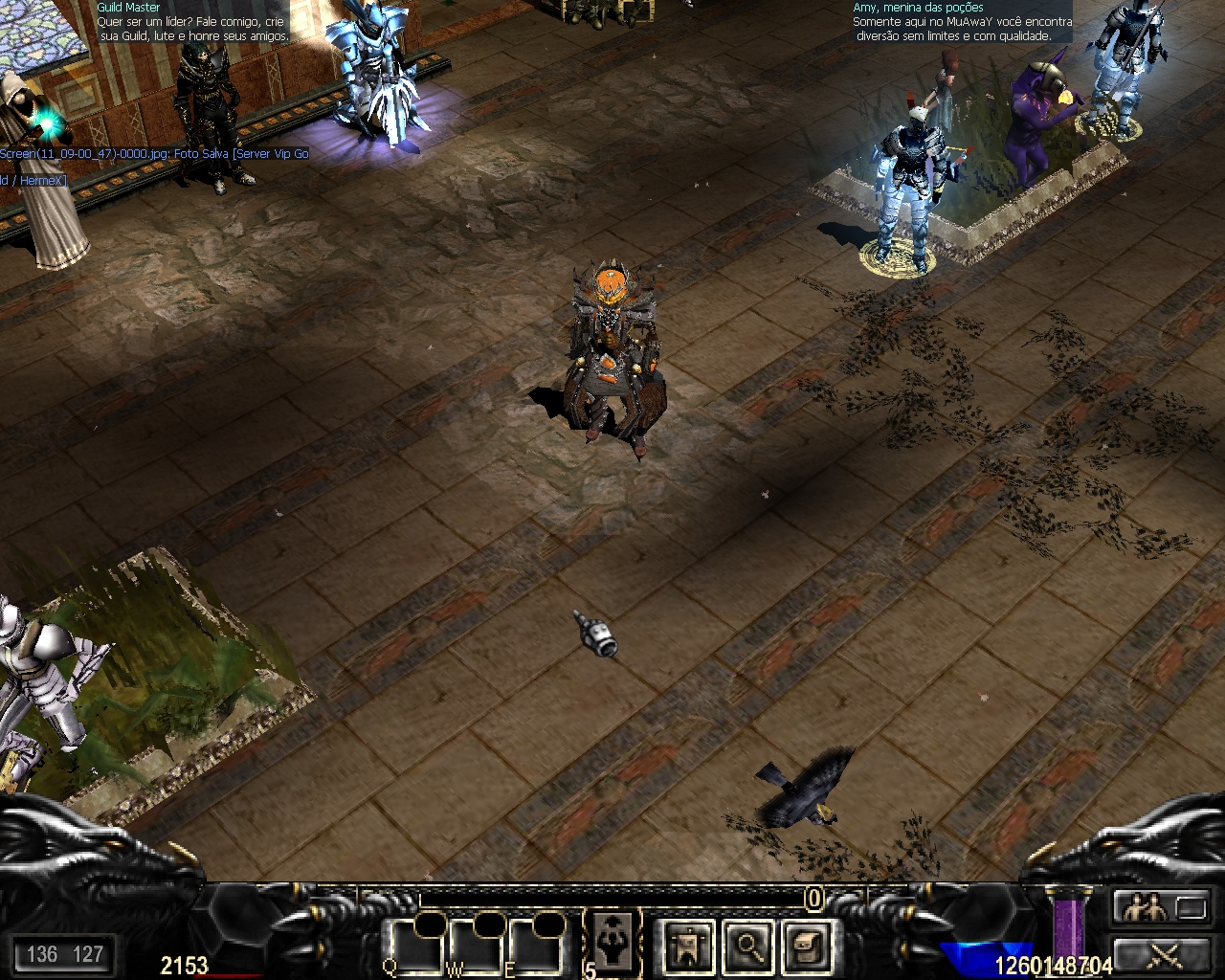This screenshot has width=1225, height=980.
Task: Open the inventory chest icon
Action: pos(806,947)
